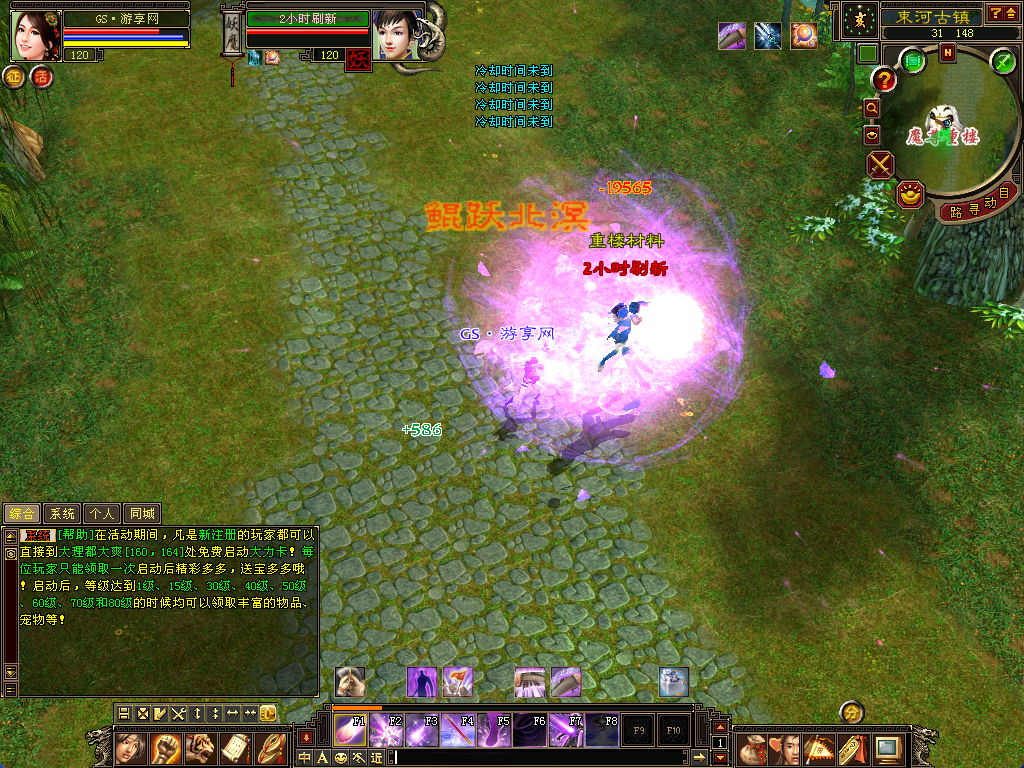Open the scroll quest log icon
The height and width of the screenshot is (768, 1024).
[234, 748]
